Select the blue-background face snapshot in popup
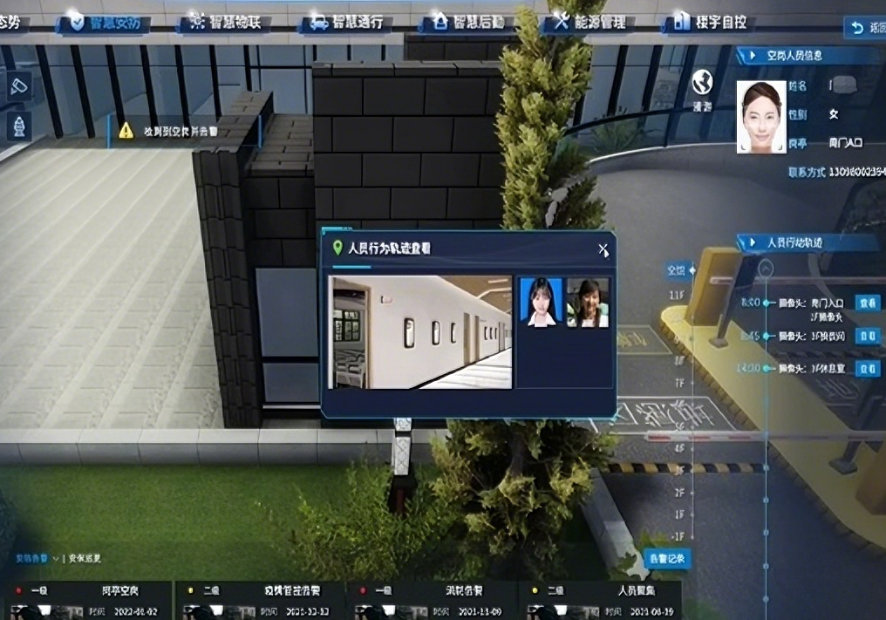The width and height of the screenshot is (886, 620). [541, 302]
